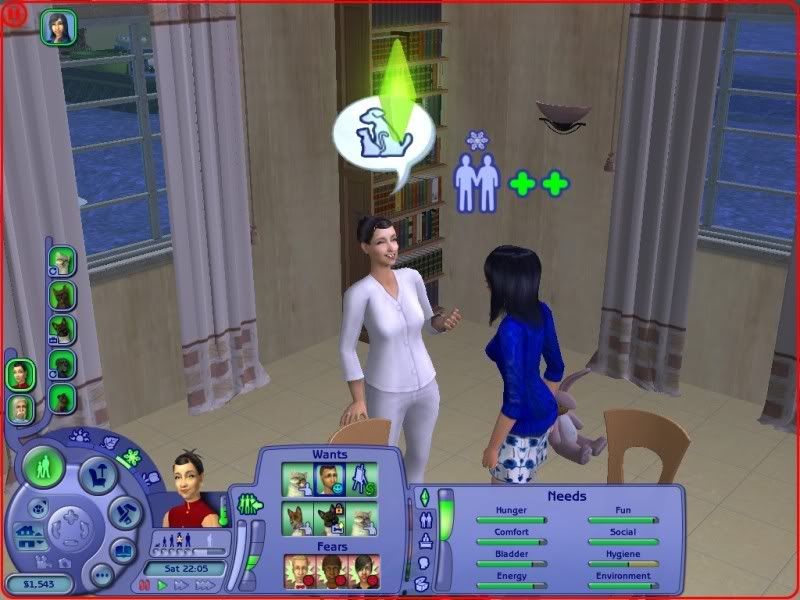Click the locked want with black-and-white cat

[331, 518]
